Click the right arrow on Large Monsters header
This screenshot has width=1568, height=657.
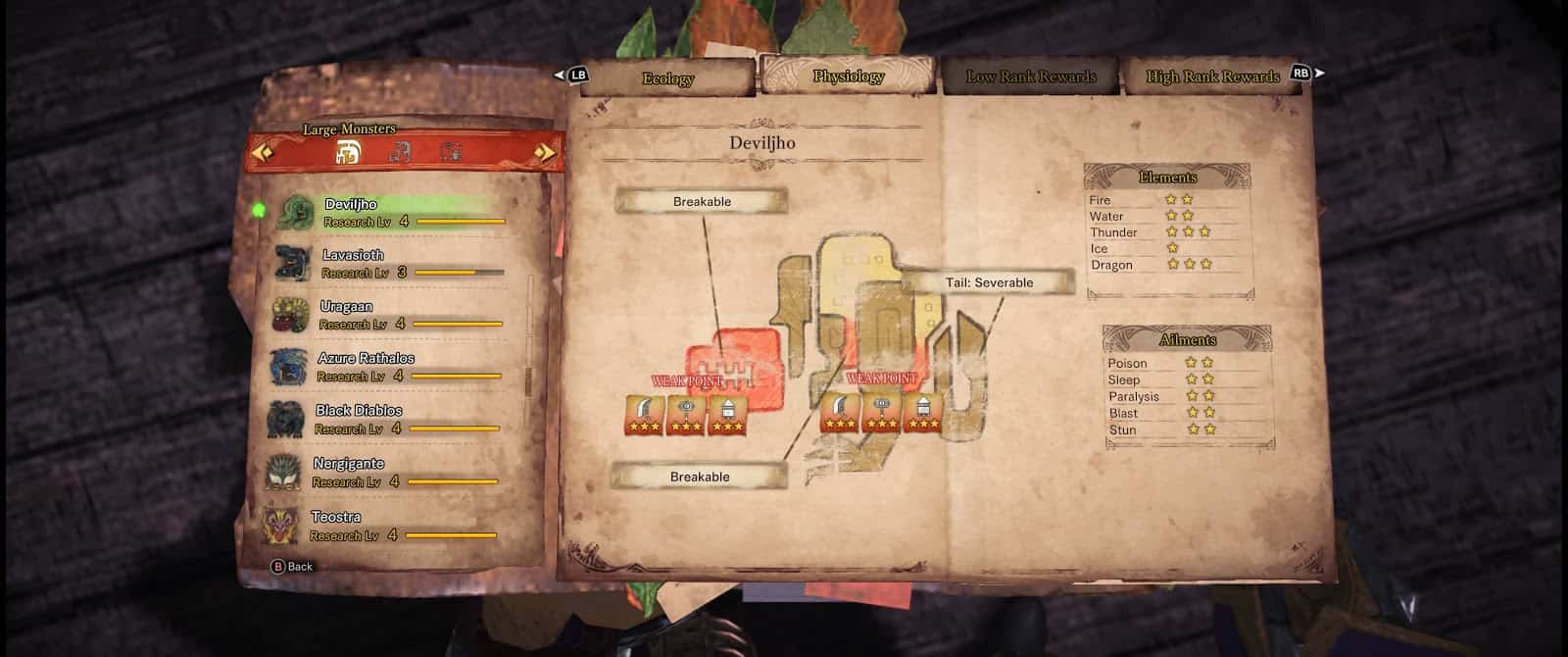point(545,152)
